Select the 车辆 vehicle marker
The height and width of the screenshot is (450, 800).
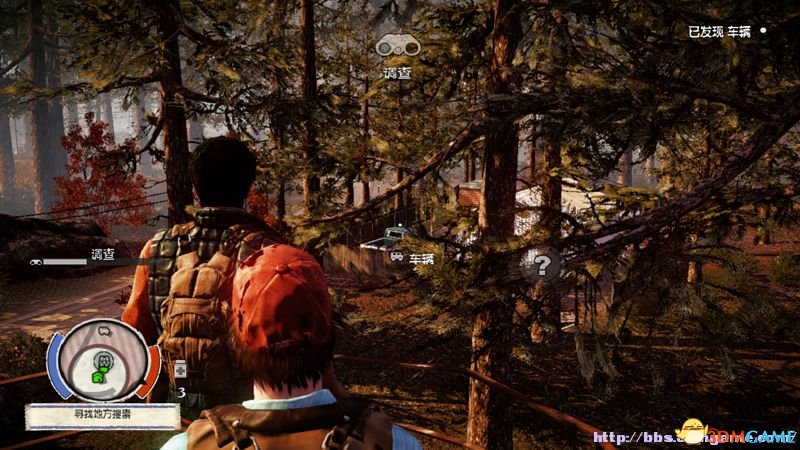point(413,257)
